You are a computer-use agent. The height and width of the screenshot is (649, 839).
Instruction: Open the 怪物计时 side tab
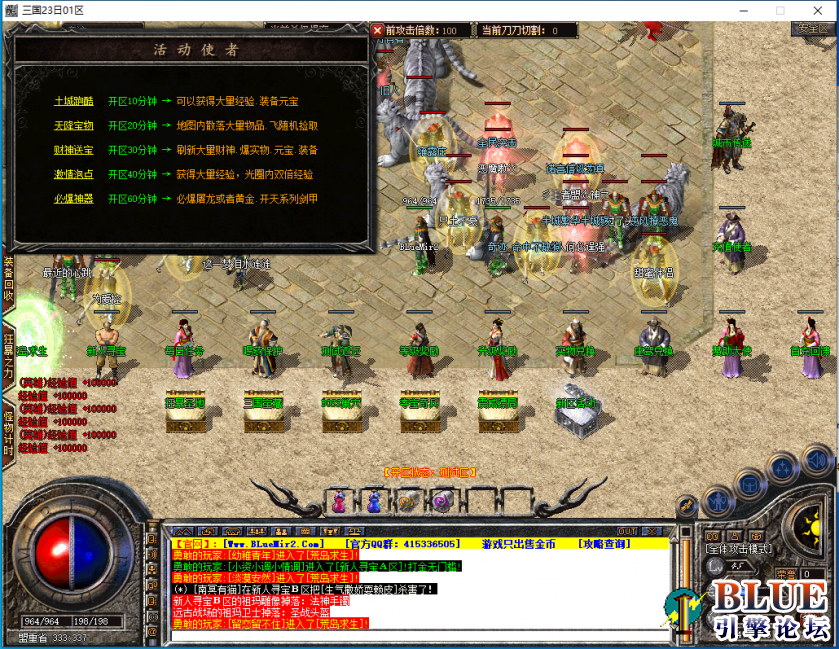point(8,431)
